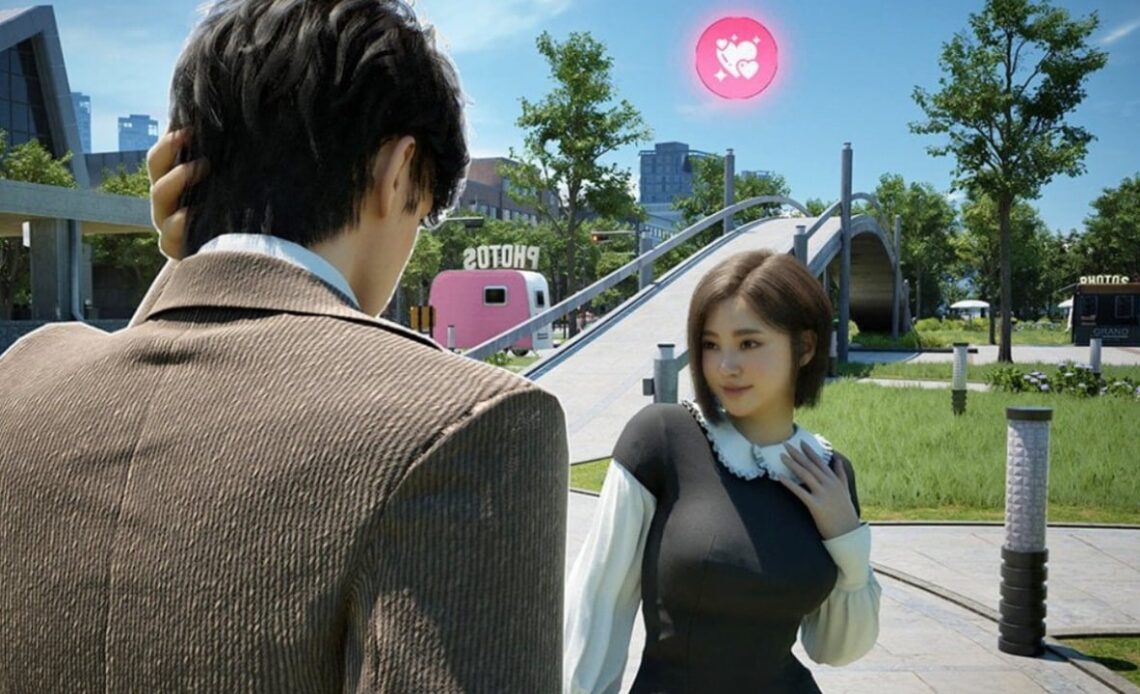Viewport: 1140px width, 694px height.
Task: Click the pink glowing hearts romance icon
Action: (x=736, y=58)
